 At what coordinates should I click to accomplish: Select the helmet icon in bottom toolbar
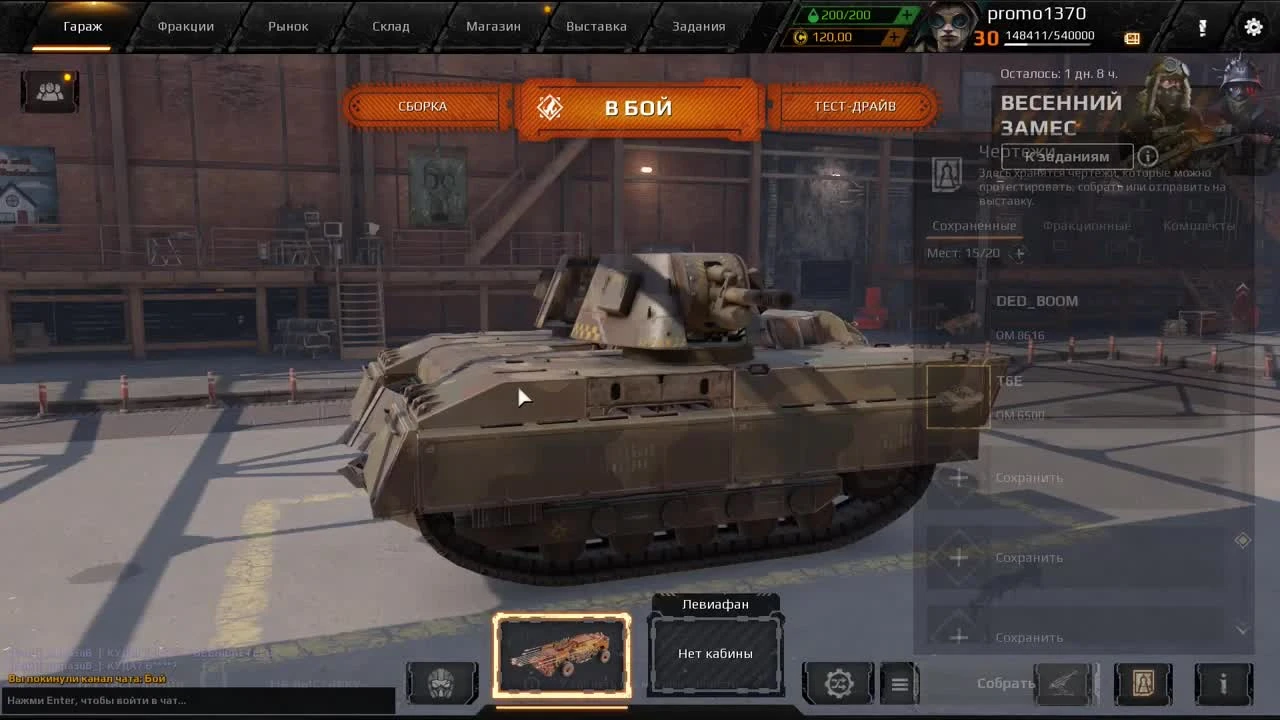pos(442,683)
